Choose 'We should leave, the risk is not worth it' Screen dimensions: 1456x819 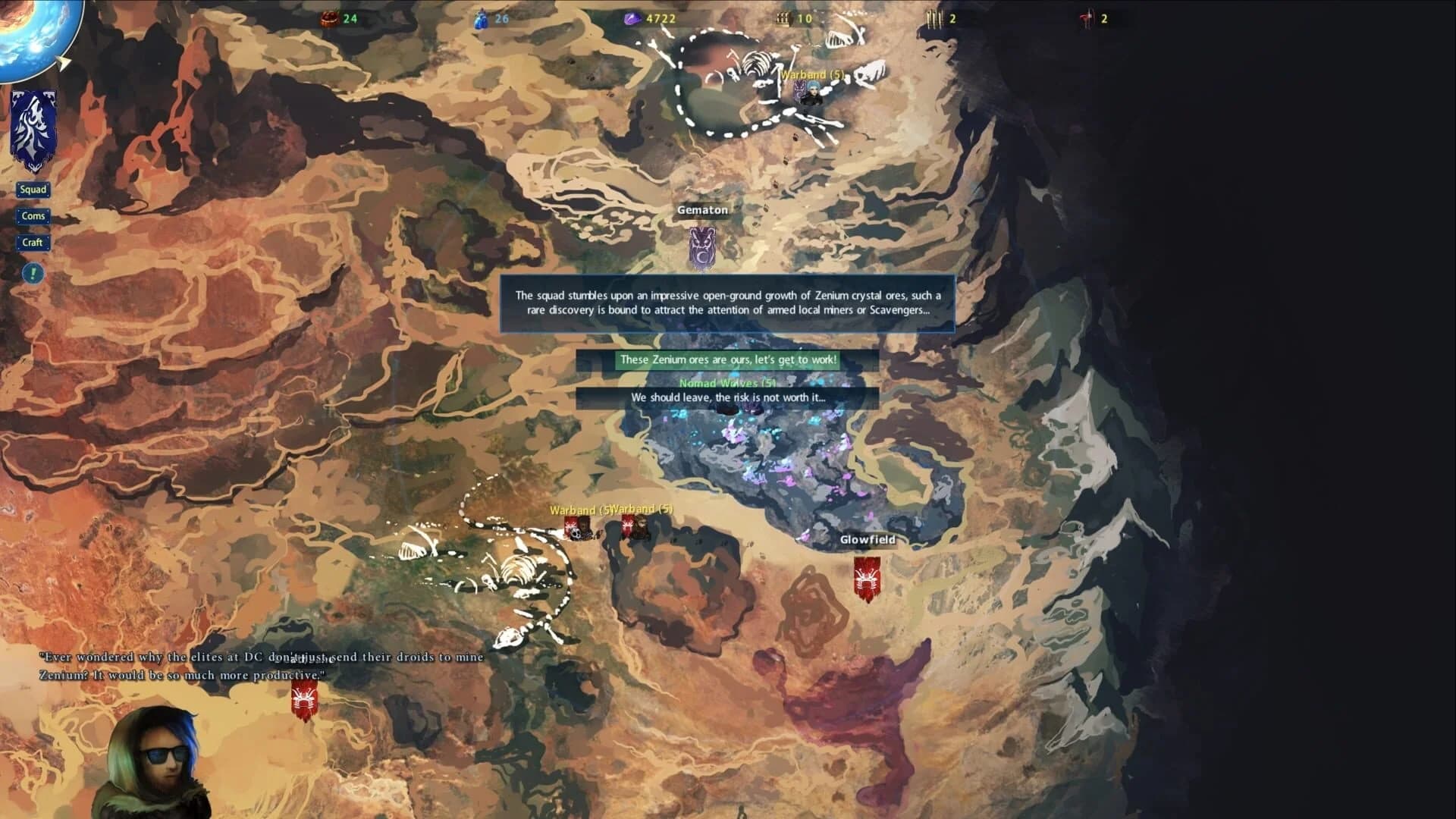point(726,397)
